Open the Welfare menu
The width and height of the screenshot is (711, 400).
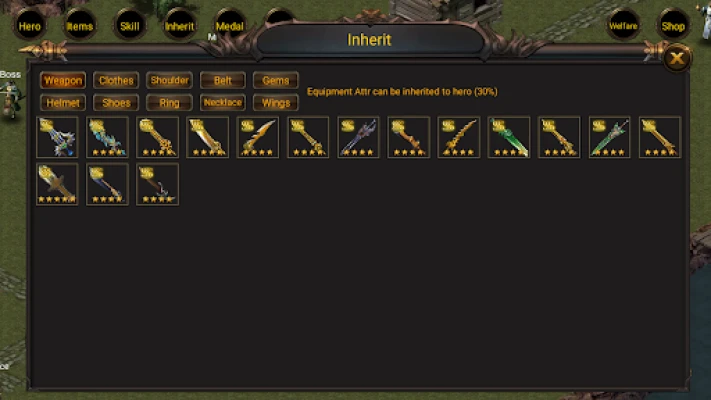click(x=623, y=26)
